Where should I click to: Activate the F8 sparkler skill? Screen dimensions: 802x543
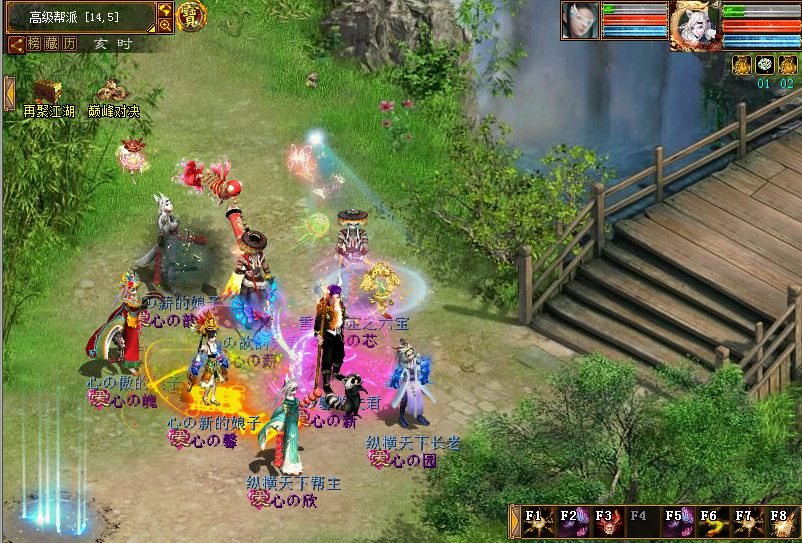(x=781, y=522)
